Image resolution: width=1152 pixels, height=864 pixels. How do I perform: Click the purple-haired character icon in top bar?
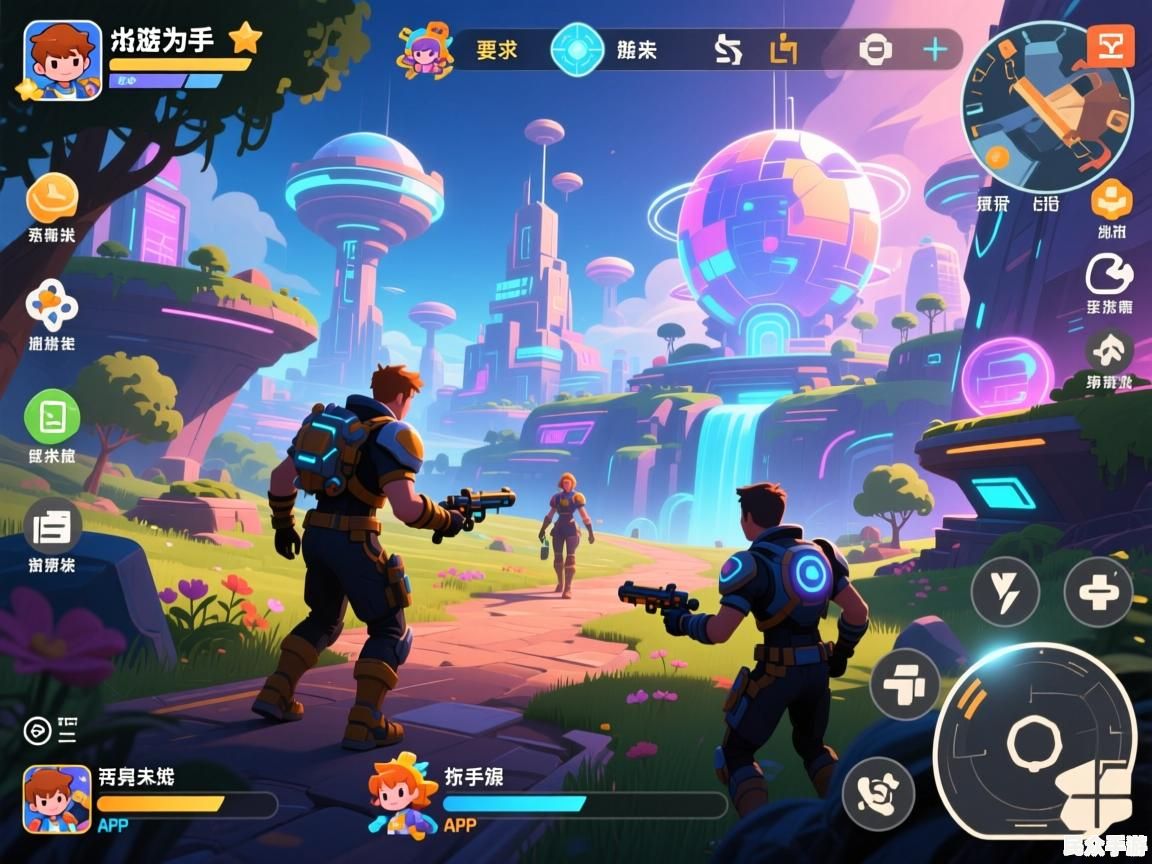pyautogui.click(x=426, y=50)
